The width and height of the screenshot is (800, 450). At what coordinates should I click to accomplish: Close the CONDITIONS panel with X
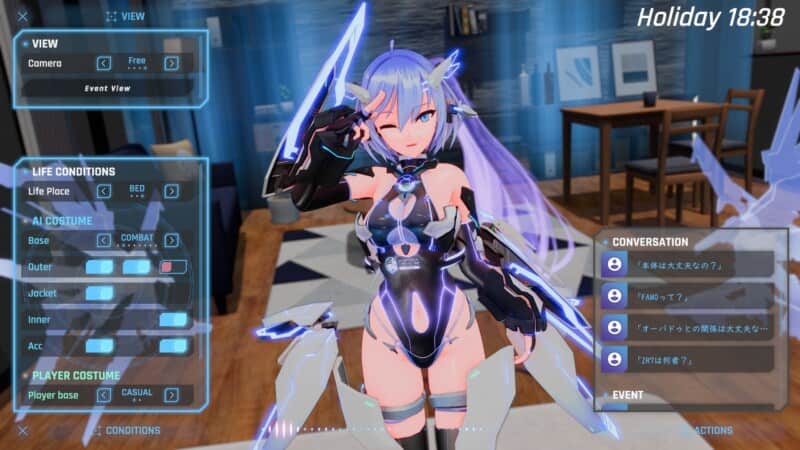click(x=22, y=431)
